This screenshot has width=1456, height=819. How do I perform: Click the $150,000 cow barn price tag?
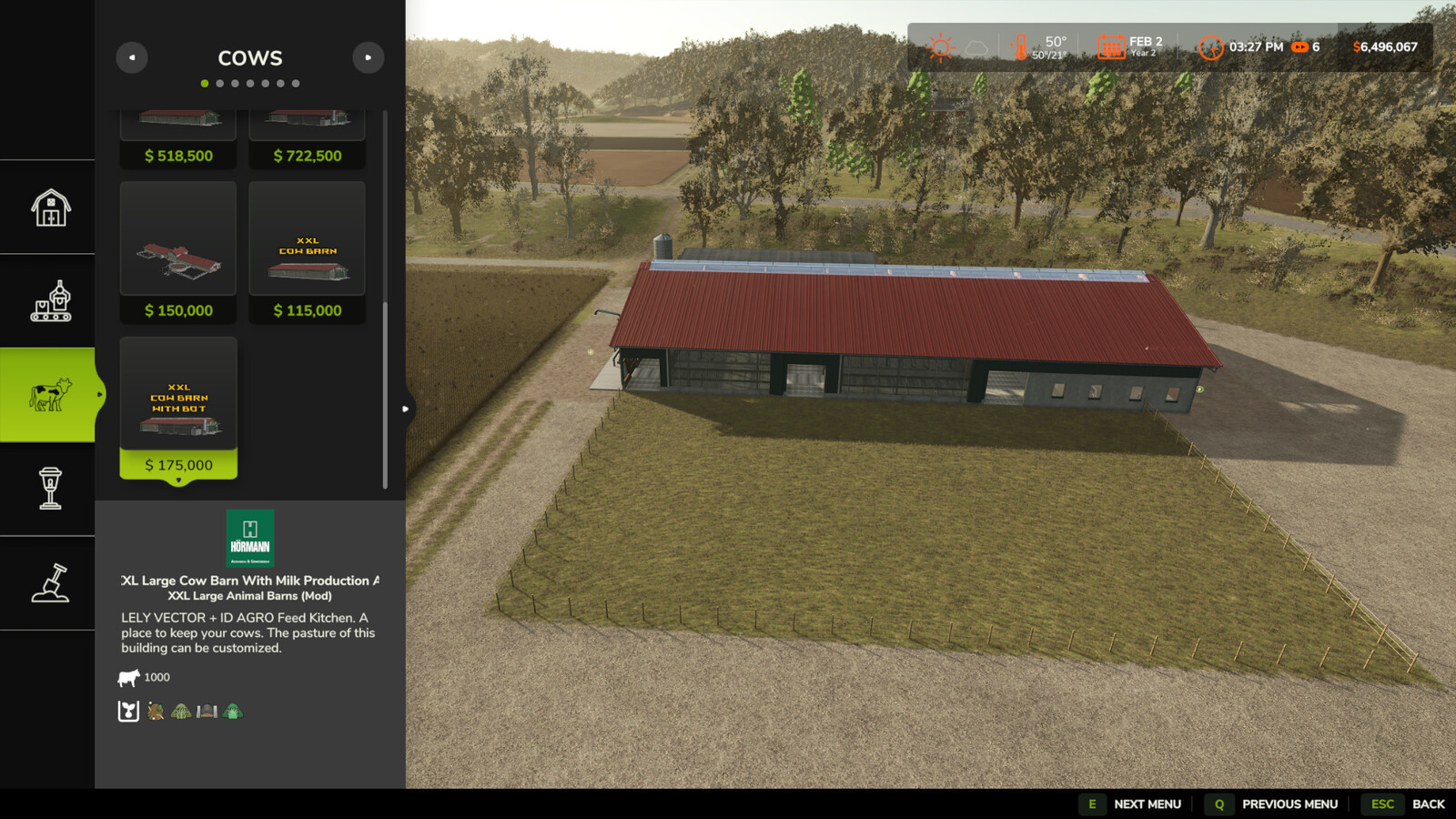[177, 310]
